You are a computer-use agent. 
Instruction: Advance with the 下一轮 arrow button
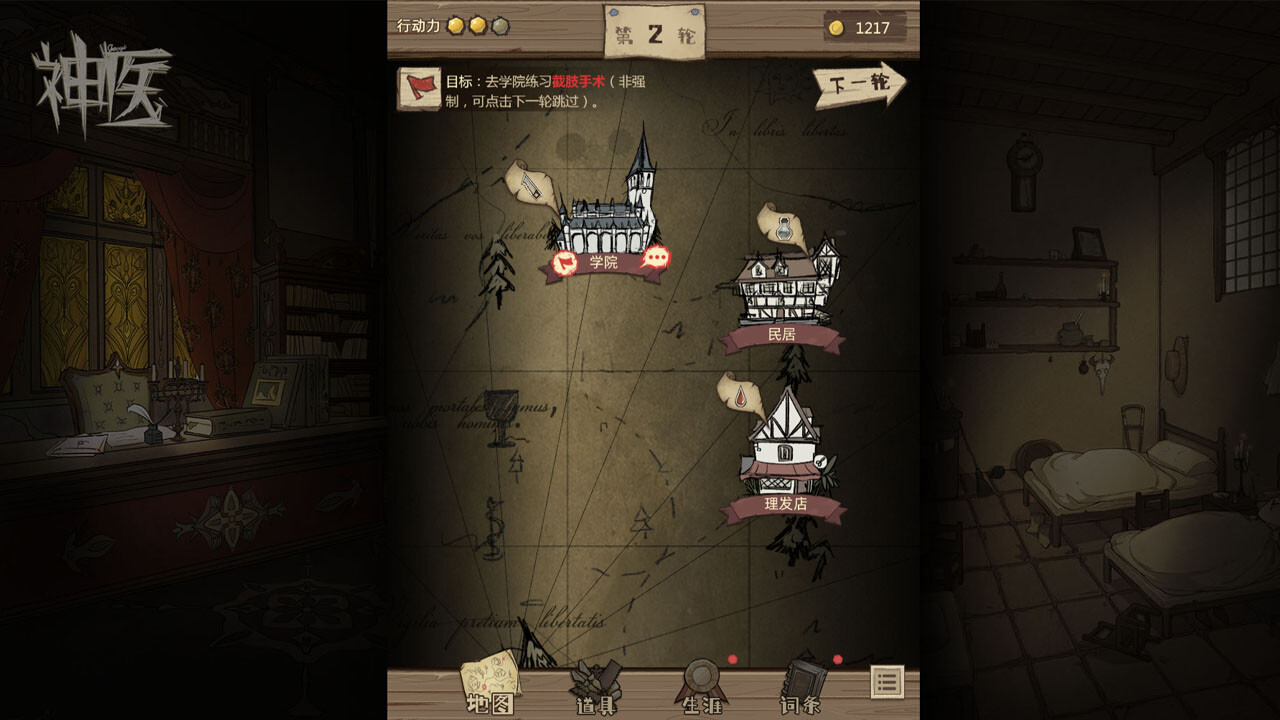(x=858, y=85)
